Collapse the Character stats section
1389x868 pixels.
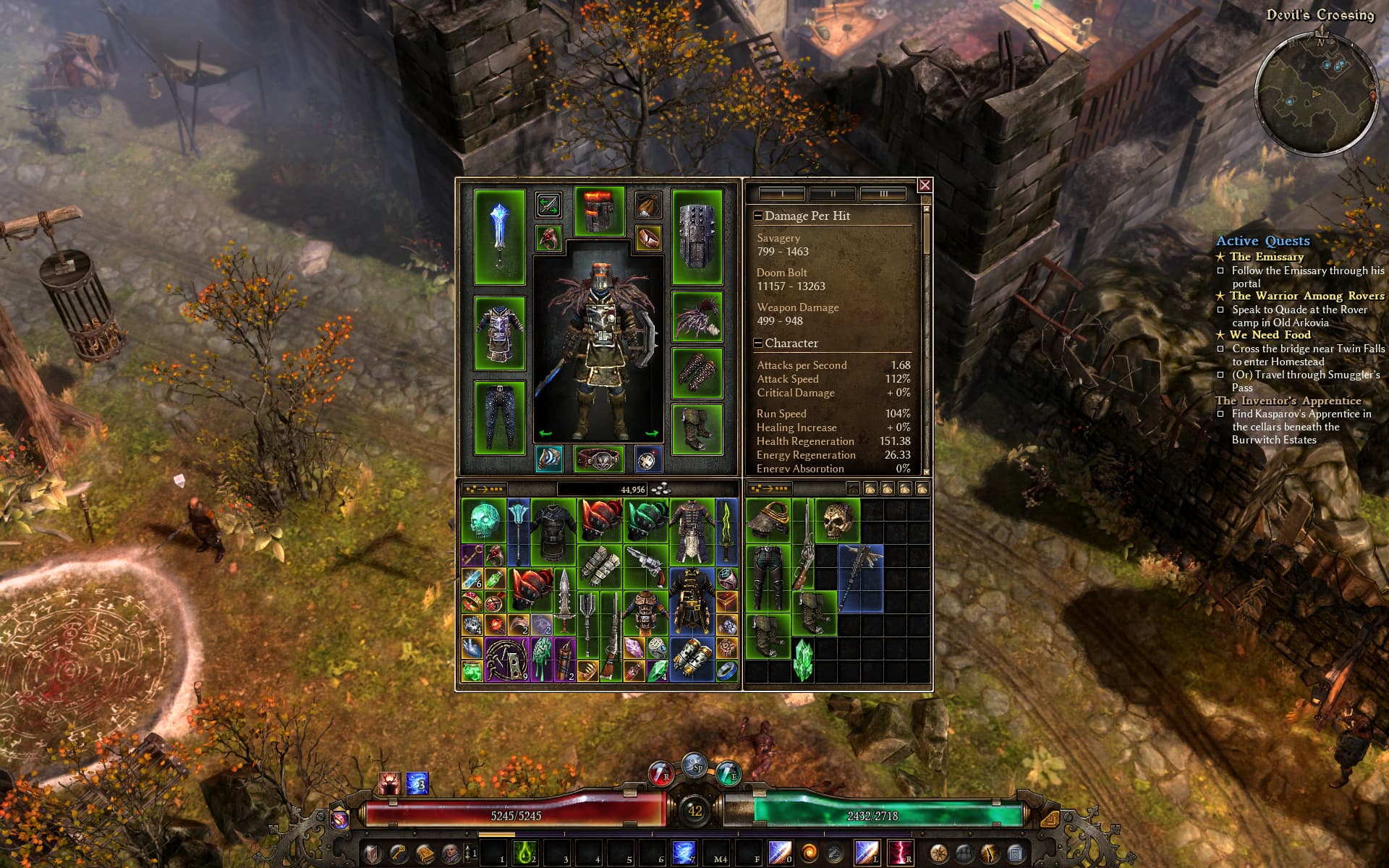click(758, 344)
